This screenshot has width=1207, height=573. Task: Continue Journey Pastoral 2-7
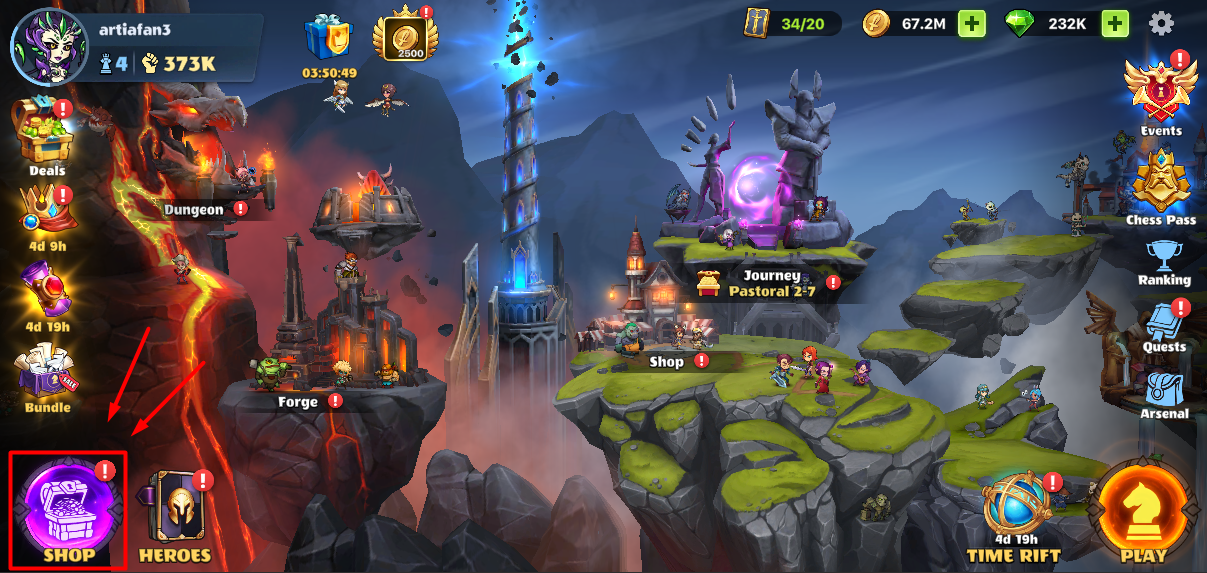(771, 283)
